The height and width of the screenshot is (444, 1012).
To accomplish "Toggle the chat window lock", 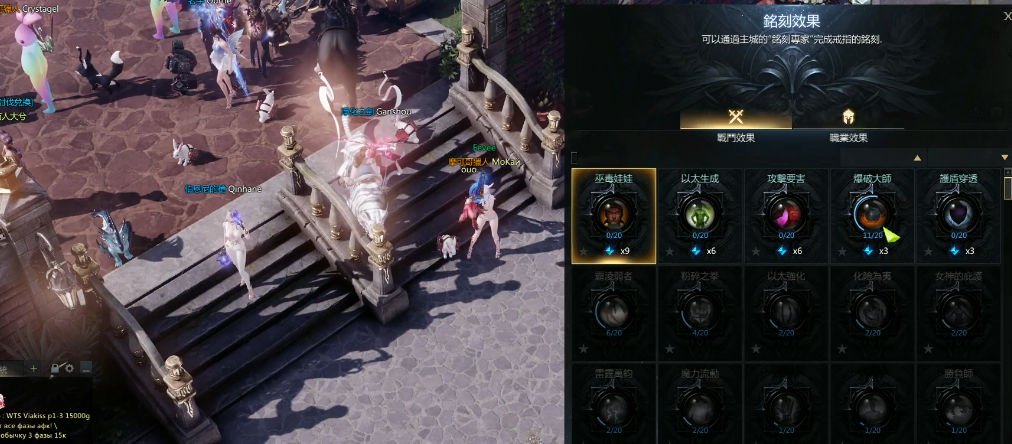I will point(56,369).
